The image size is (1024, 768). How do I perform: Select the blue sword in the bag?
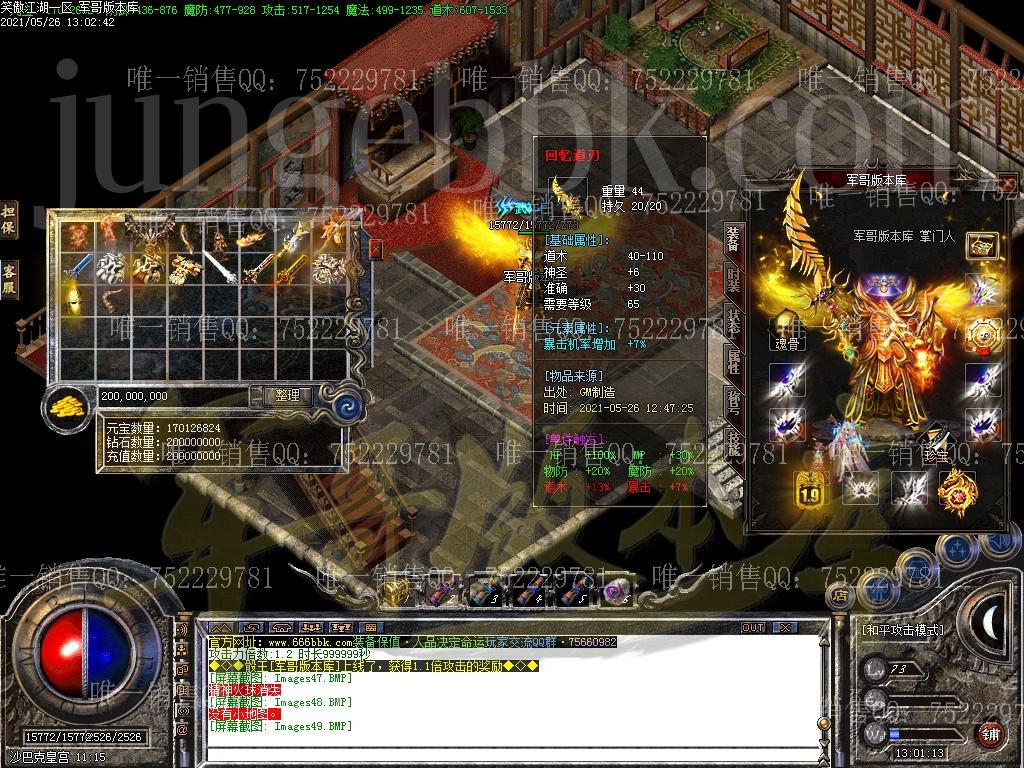pos(76,268)
